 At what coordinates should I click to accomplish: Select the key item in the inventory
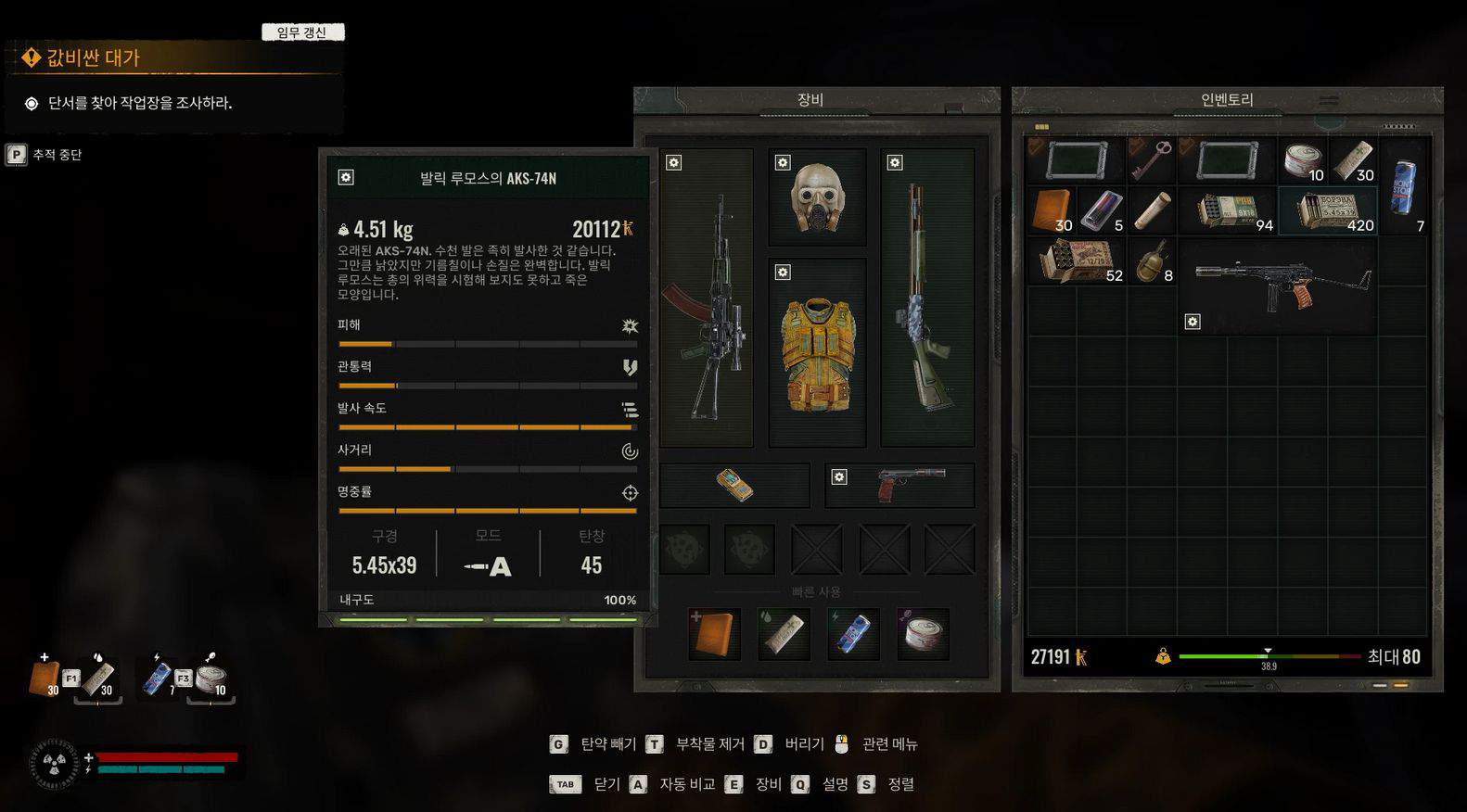click(x=1152, y=159)
